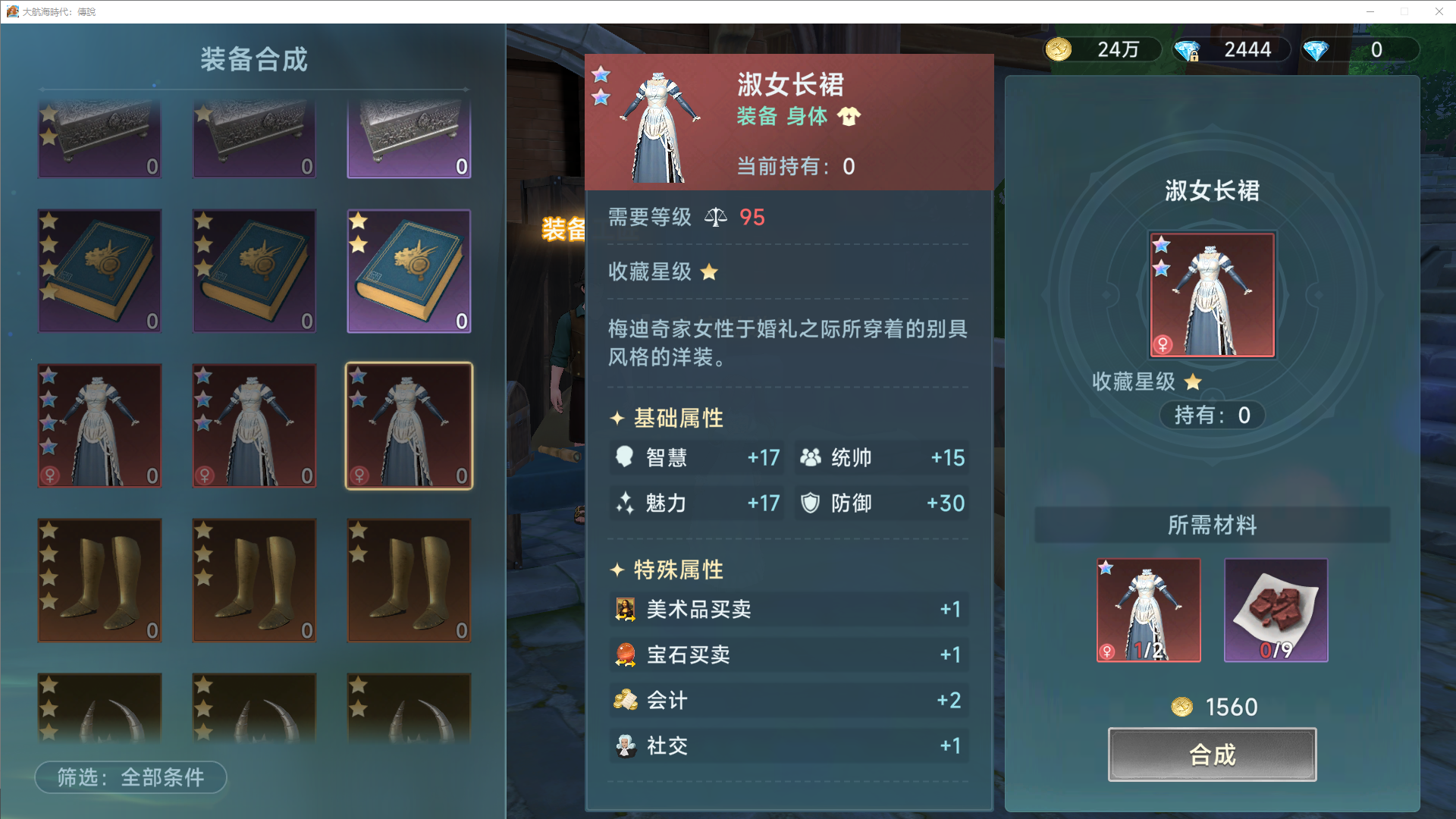Viewport: 1456px width, 819px height.
Task: Click the 防御 defense shield icon
Action: click(x=810, y=503)
